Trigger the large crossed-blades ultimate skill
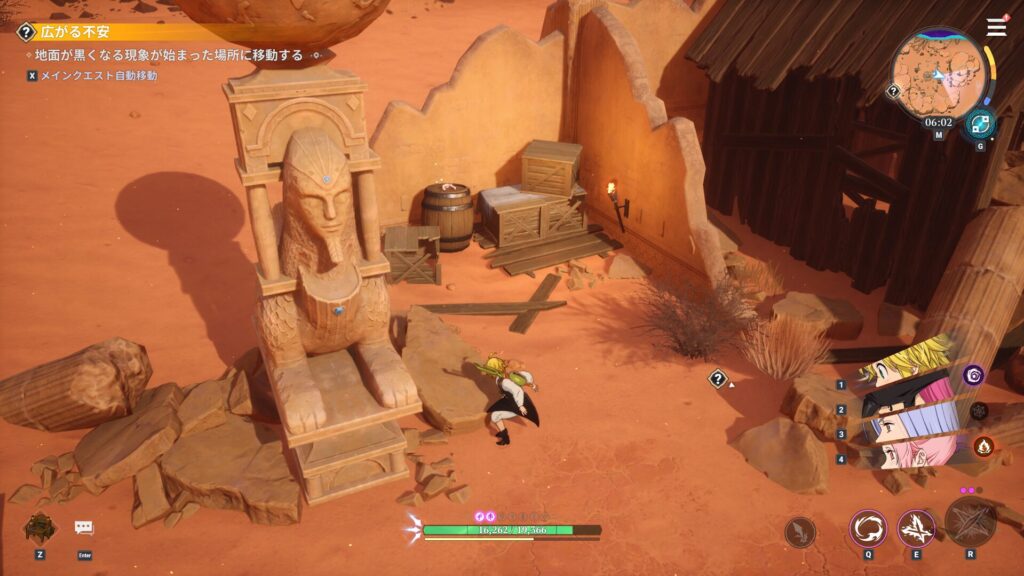1024x576 pixels. pos(971,522)
